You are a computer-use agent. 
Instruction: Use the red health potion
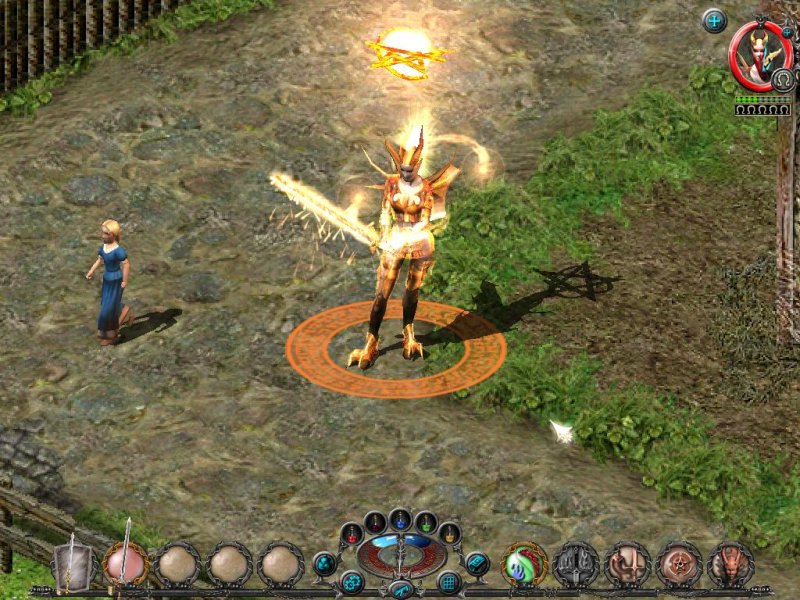pyautogui.click(x=351, y=533)
